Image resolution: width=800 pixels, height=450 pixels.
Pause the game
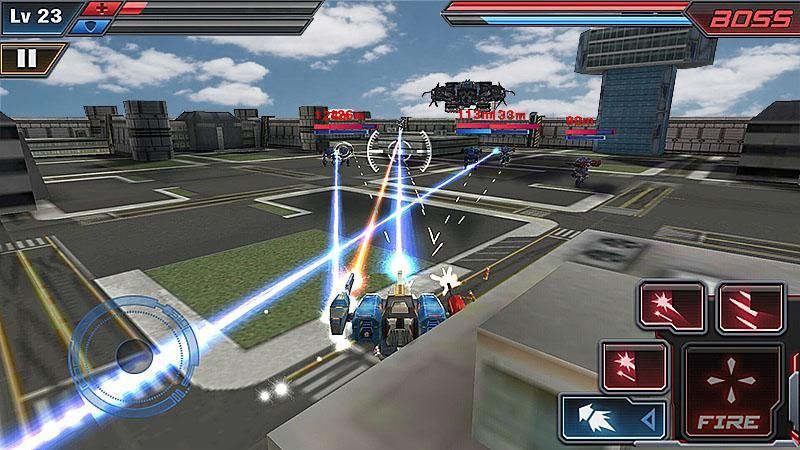tap(27, 57)
